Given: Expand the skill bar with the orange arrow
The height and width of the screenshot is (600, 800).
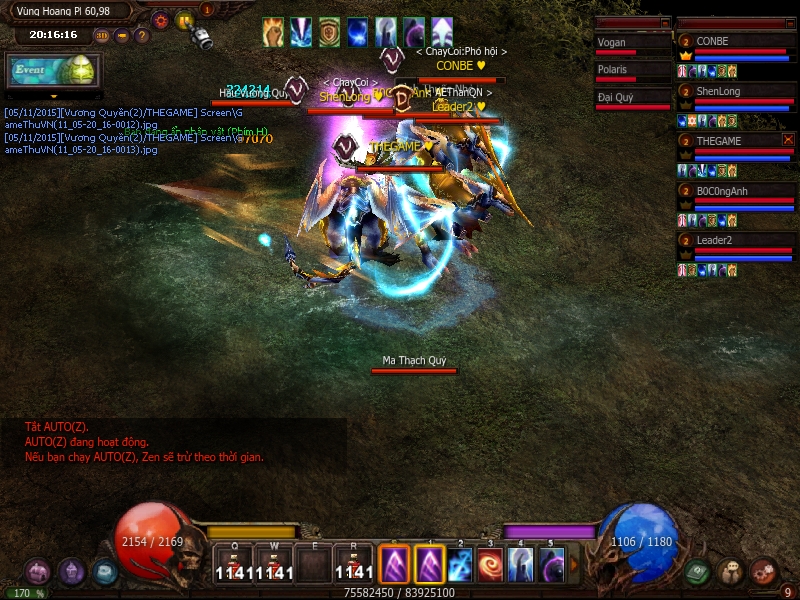Looking at the screenshot, I should pos(575,564).
